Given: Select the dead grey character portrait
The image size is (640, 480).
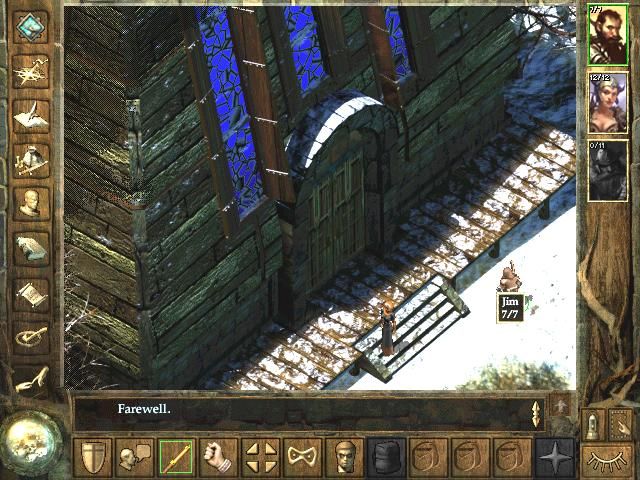Looking at the screenshot, I should click(x=608, y=170).
